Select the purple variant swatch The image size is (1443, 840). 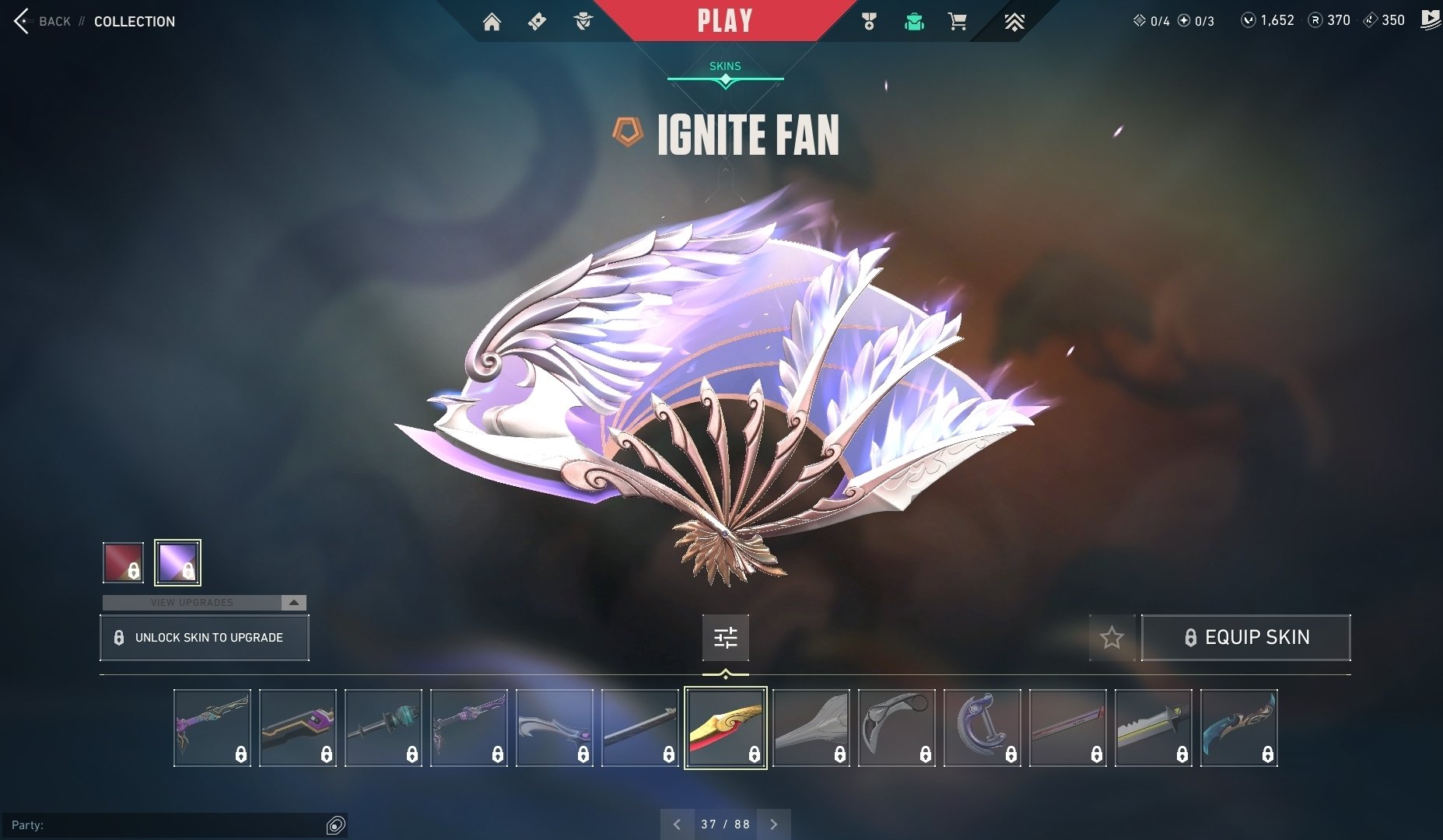(178, 562)
